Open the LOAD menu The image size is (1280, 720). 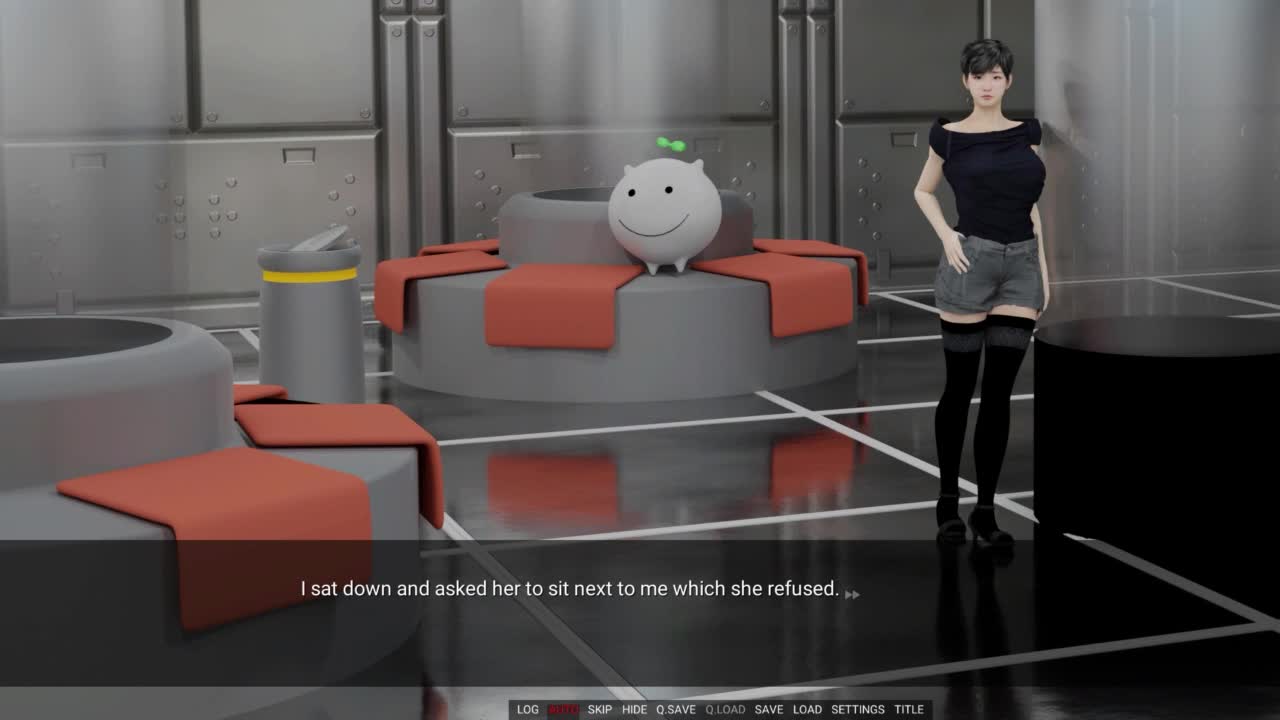[807, 709]
